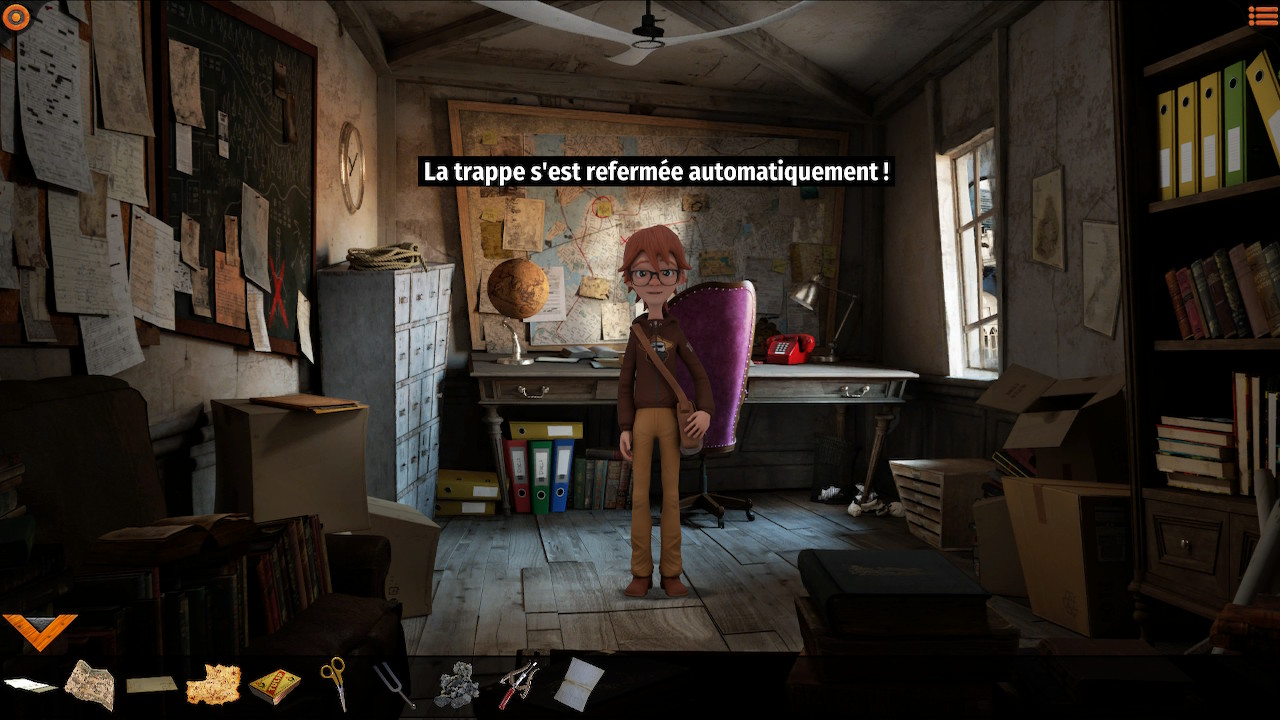1280x720 pixels.
Task: Choose the crumpled grey map fragment
Action: point(90,684)
